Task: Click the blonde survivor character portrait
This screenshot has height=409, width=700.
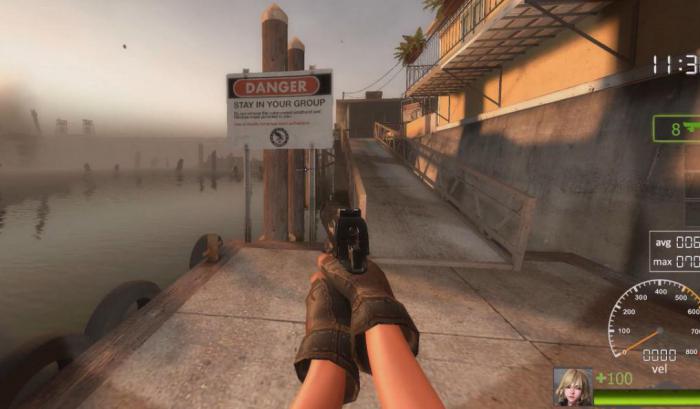Action: [573, 387]
